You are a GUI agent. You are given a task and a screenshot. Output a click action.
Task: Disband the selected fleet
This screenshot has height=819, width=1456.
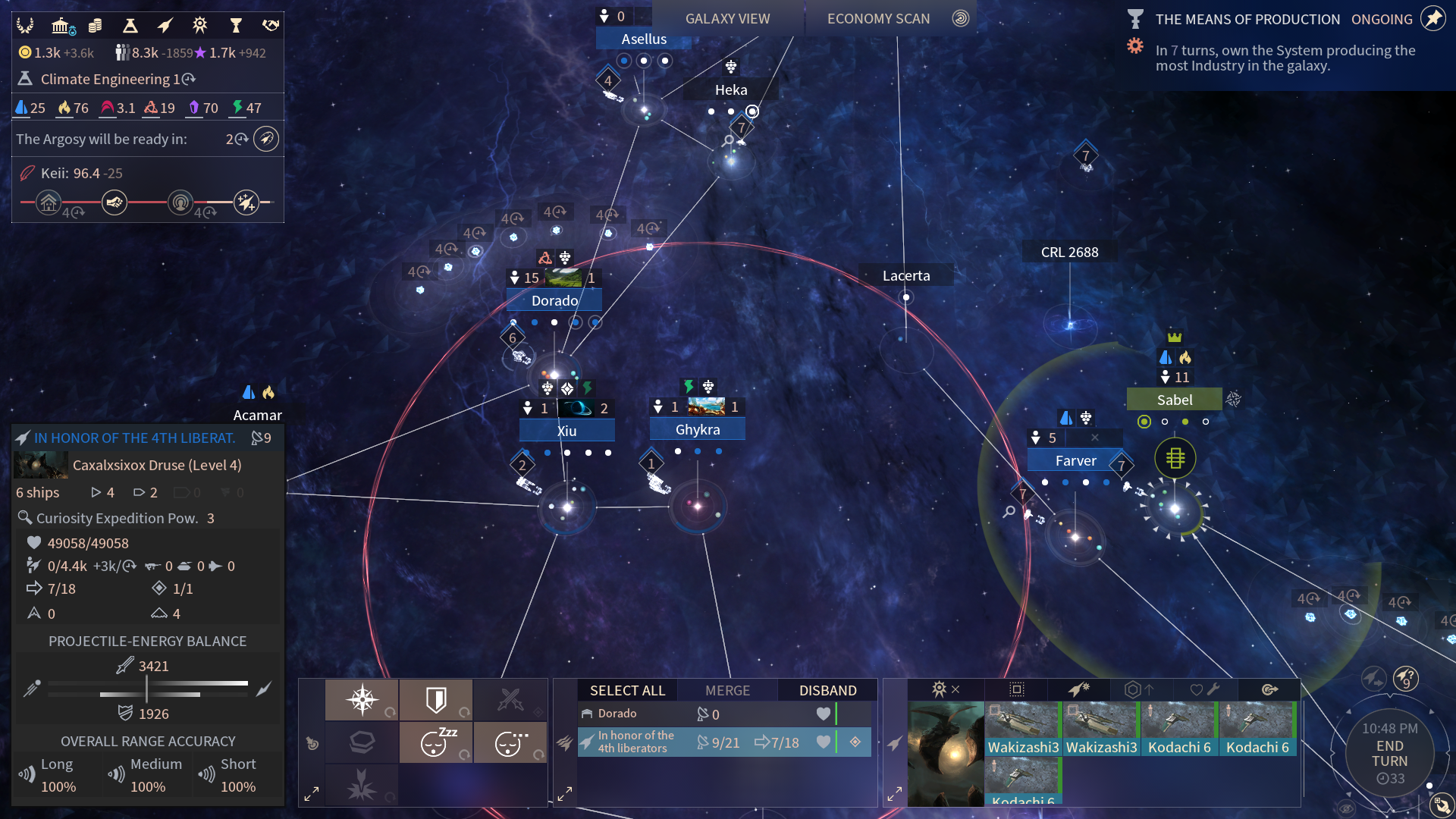click(x=827, y=690)
